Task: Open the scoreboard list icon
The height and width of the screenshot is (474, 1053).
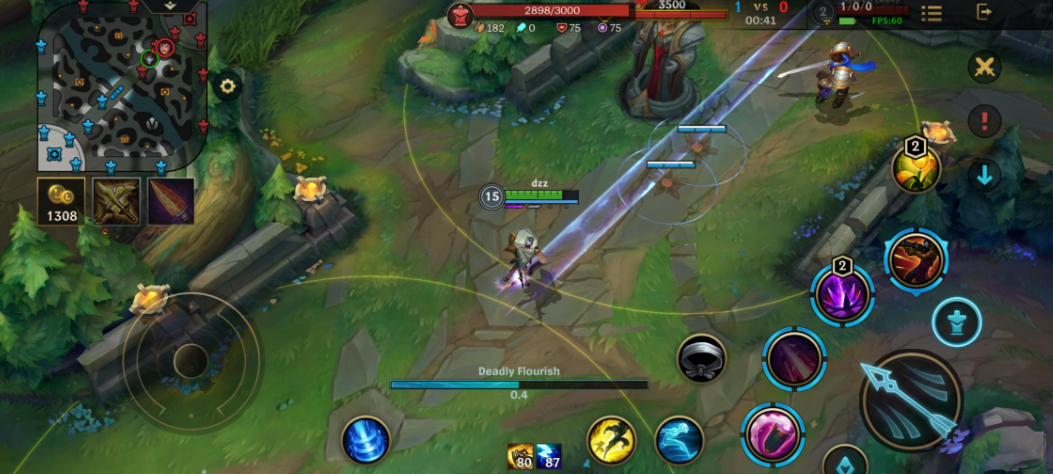Action: pyautogui.click(x=932, y=13)
